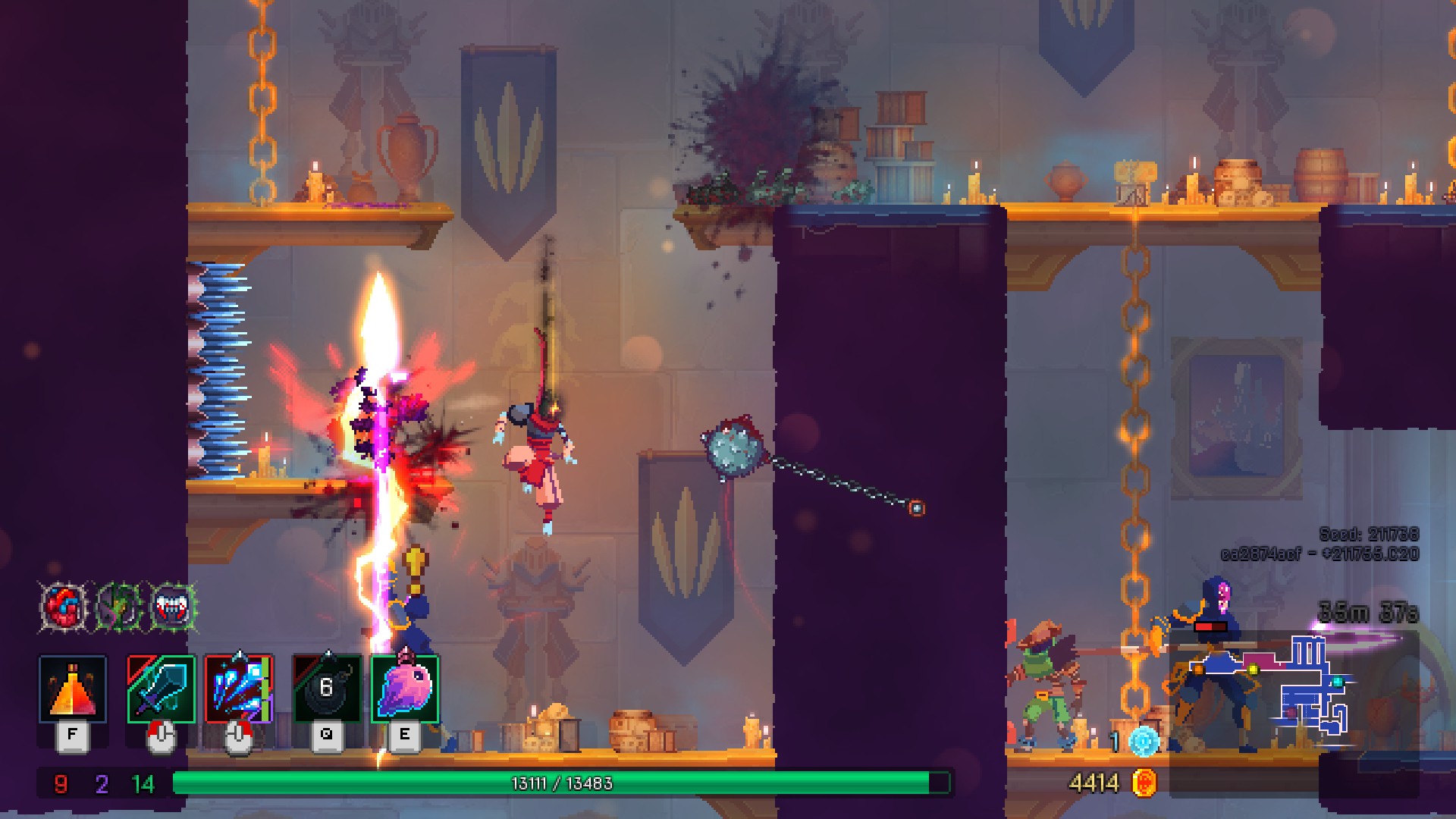Use the orange health flask slot
Image resolution: width=1456 pixels, height=819 pixels.
72,689
